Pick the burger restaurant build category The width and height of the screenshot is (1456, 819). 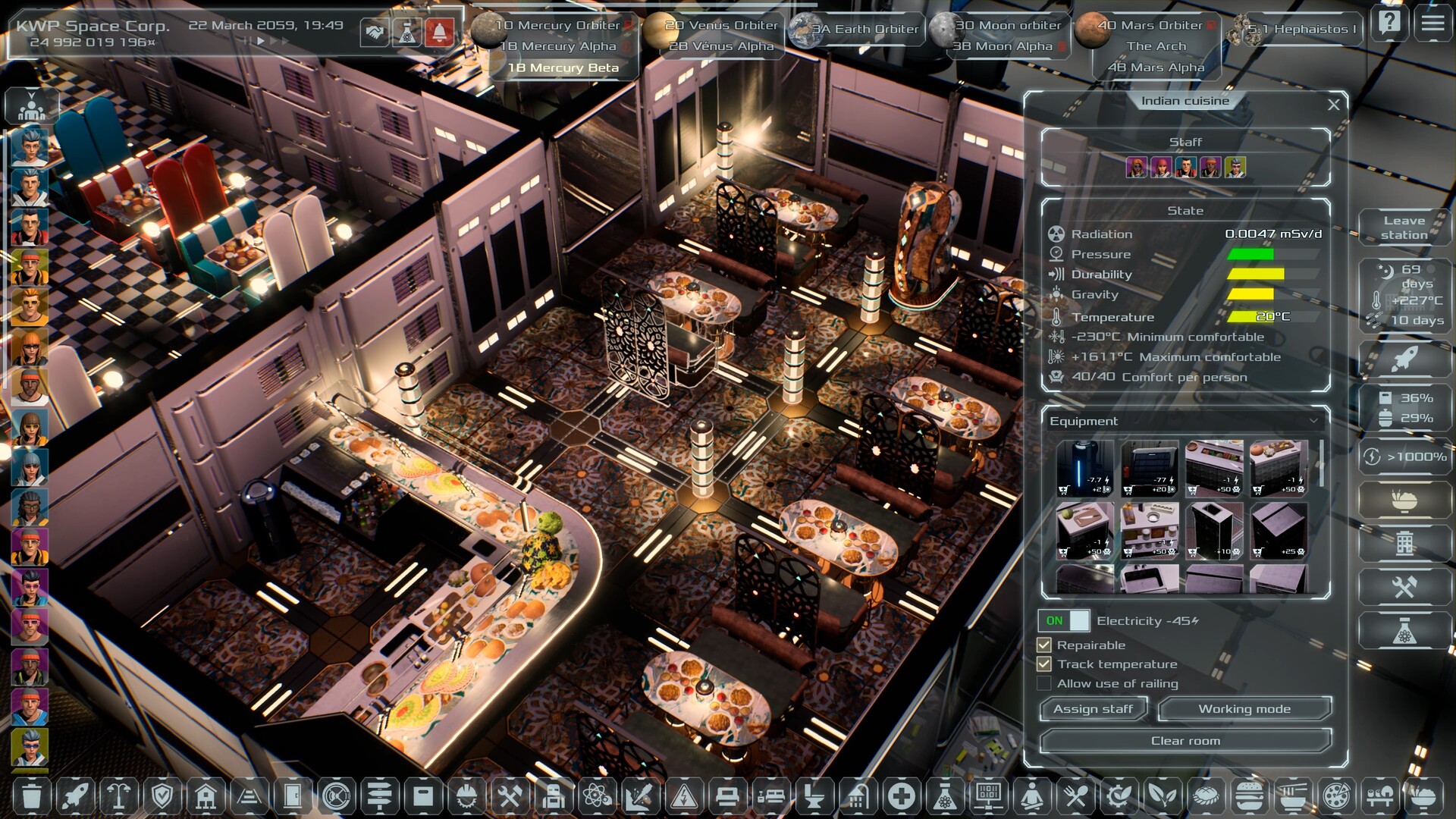coord(1248,796)
